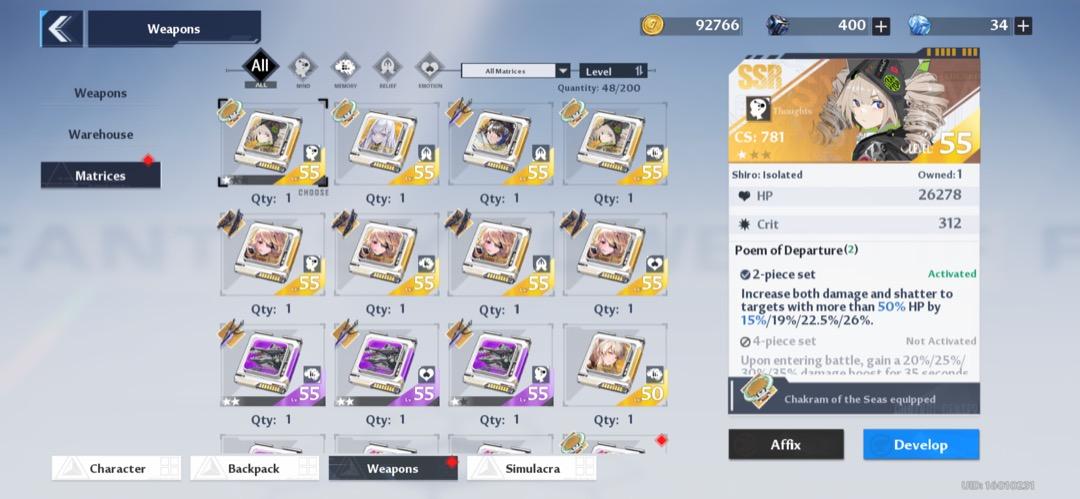The image size is (1080, 499).
Task: Open the Backpack tab
Action: pos(255,468)
